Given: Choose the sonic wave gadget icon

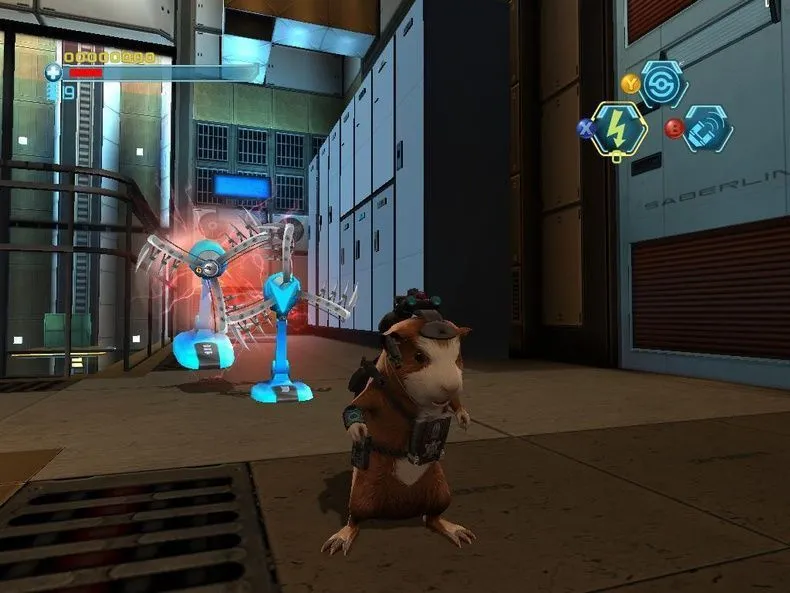Looking at the screenshot, I should [708, 129].
